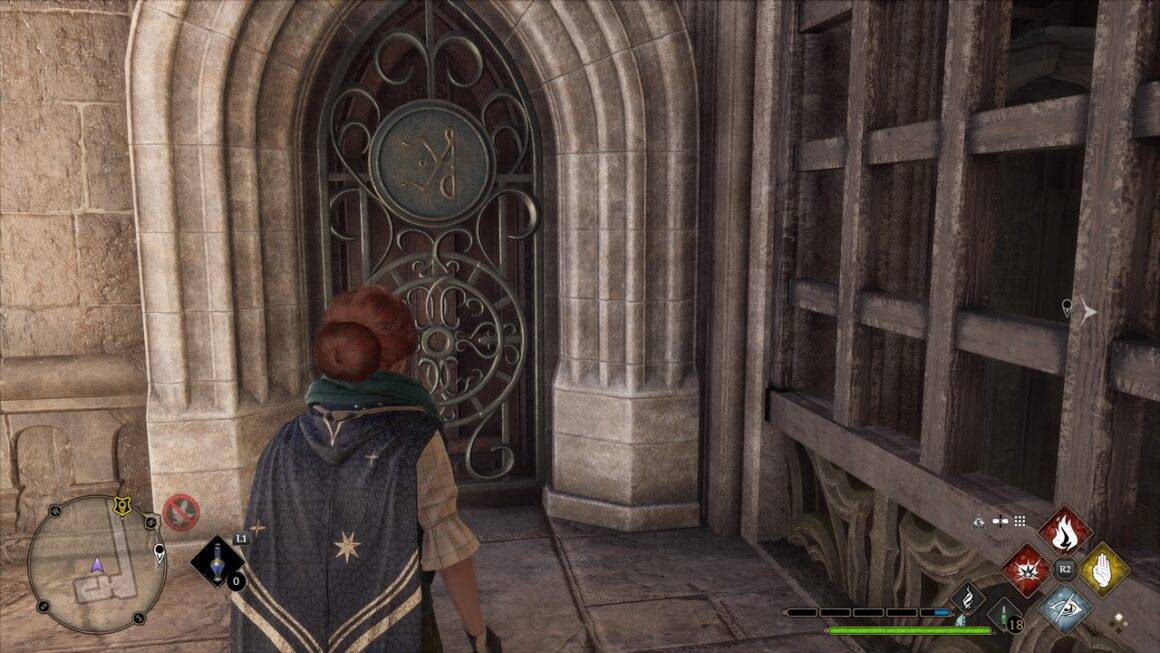Activate the red explosion burst spell
The image size is (1160, 653).
tap(1027, 570)
